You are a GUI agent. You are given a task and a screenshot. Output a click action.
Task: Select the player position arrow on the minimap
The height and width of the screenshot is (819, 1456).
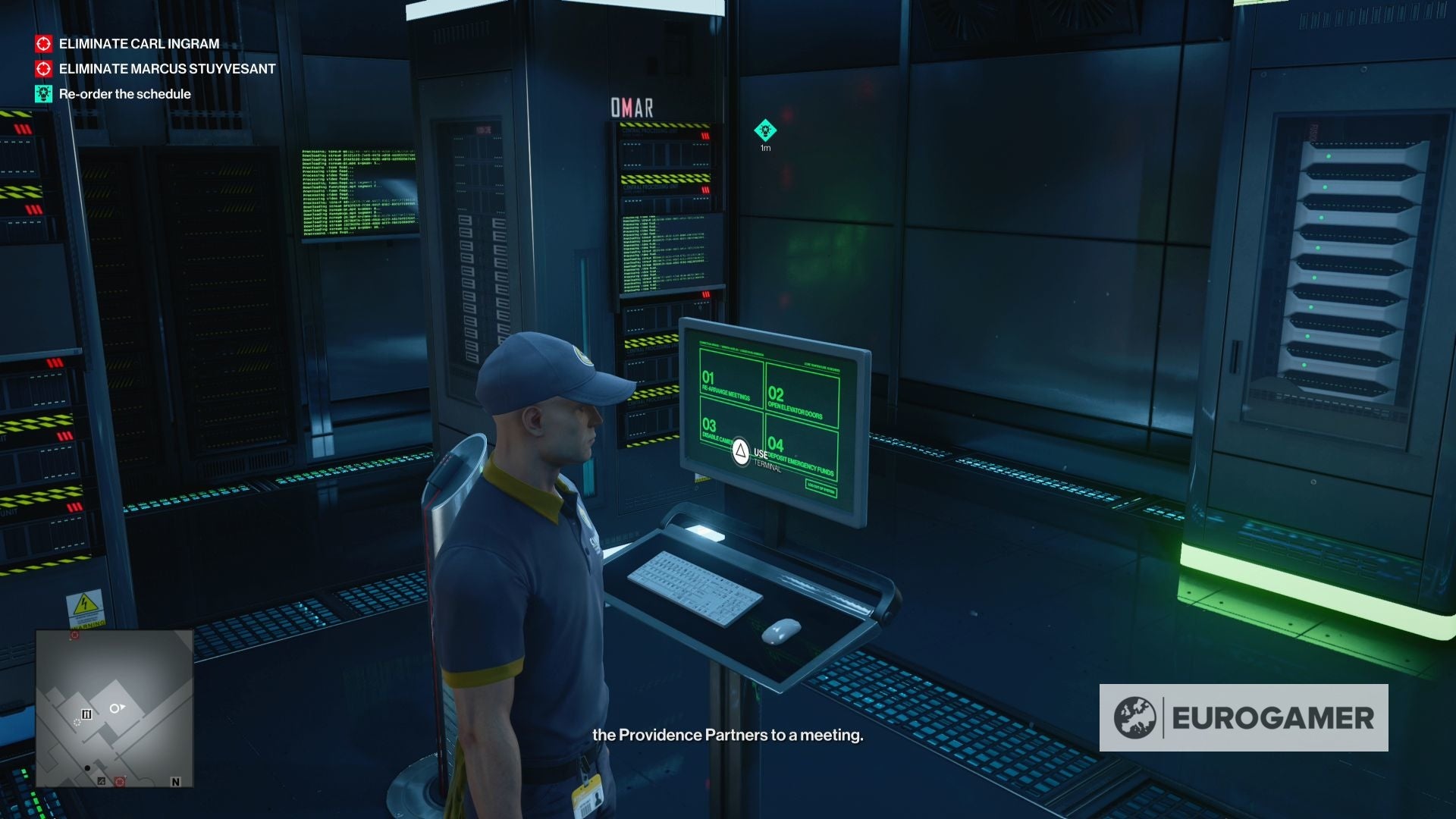[117, 708]
